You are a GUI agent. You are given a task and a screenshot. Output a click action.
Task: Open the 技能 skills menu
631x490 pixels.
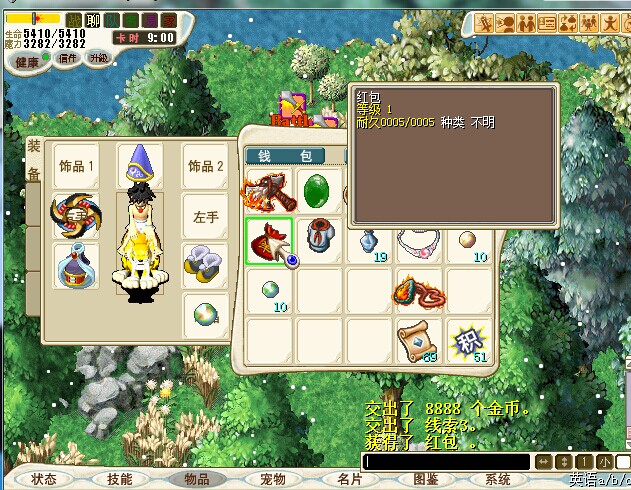point(119,479)
